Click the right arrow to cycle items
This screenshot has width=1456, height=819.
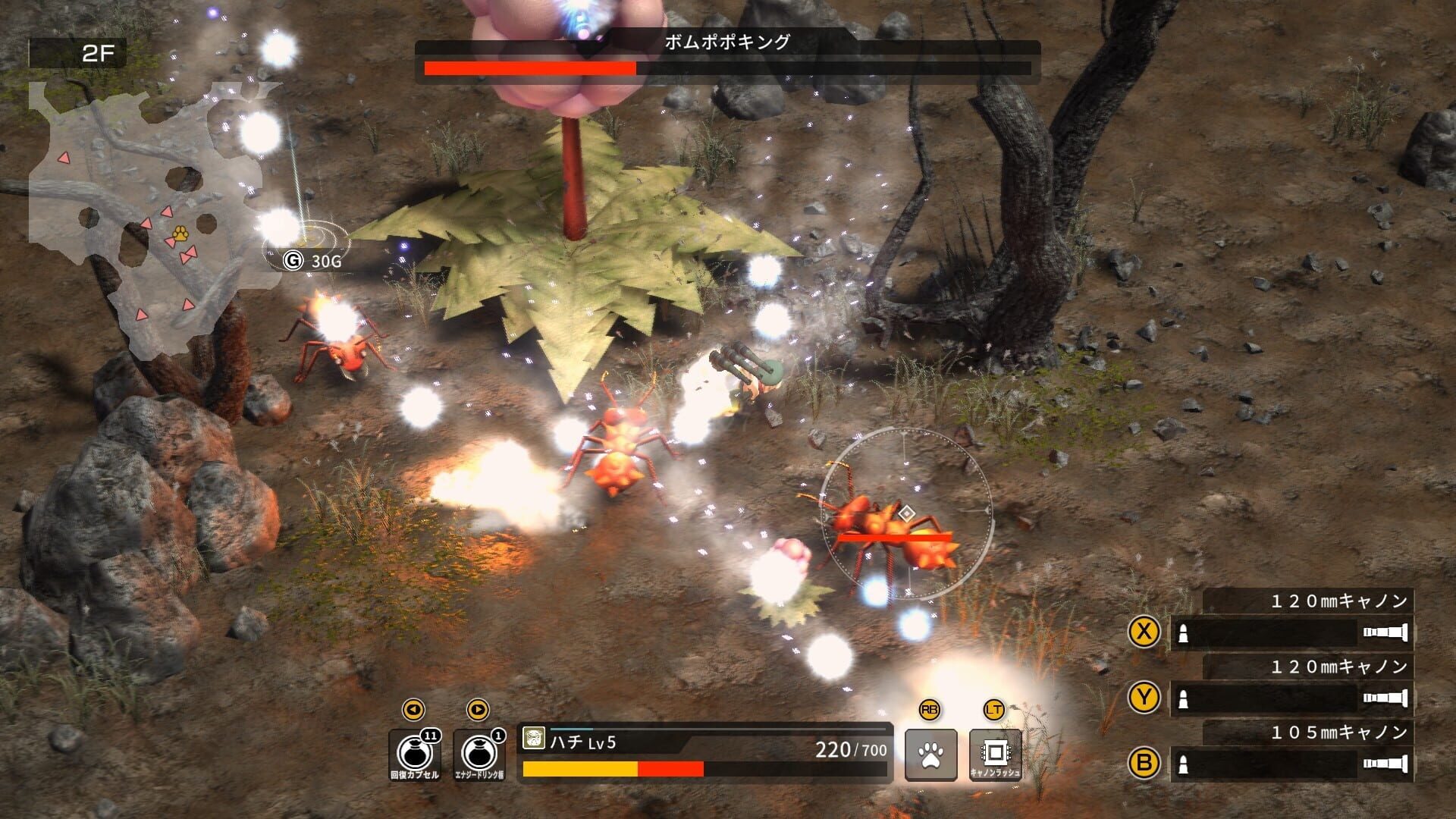[x=479, y=709]
